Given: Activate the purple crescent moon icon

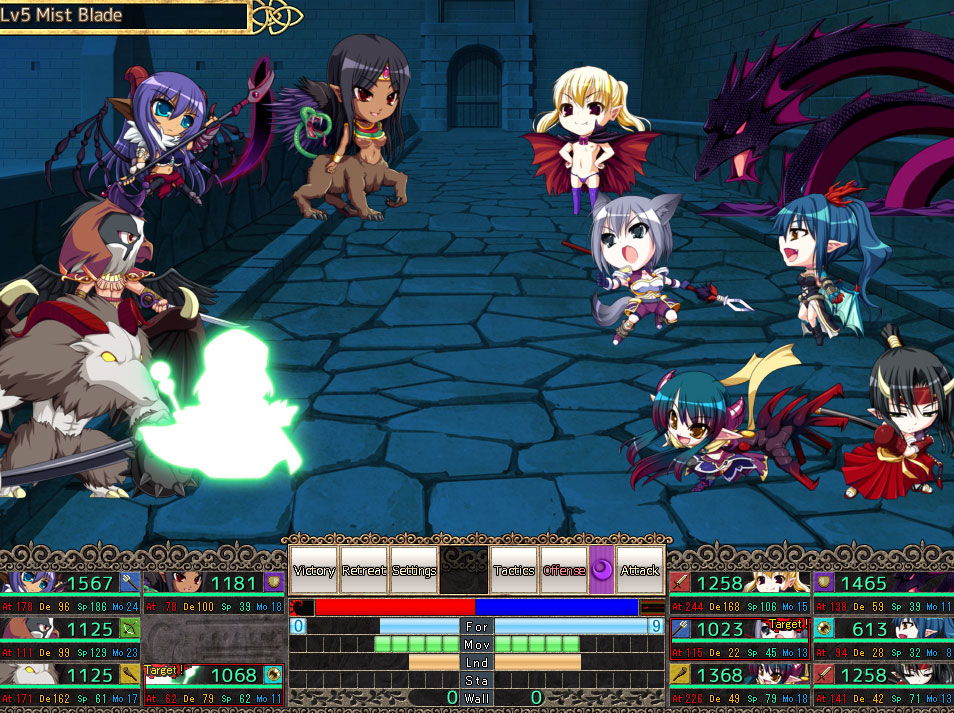Looking at the screenshot, I should 602,570.
